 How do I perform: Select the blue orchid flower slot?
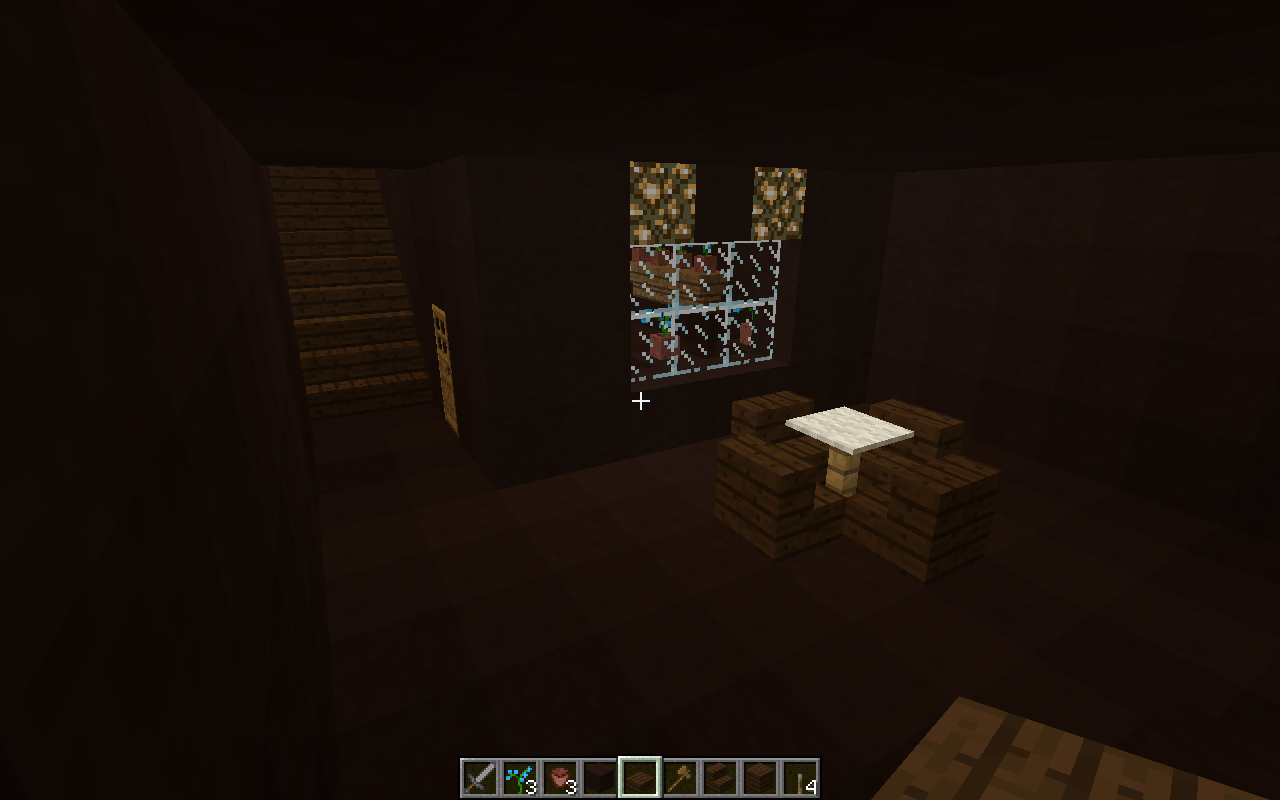click(x=520, y=778)
